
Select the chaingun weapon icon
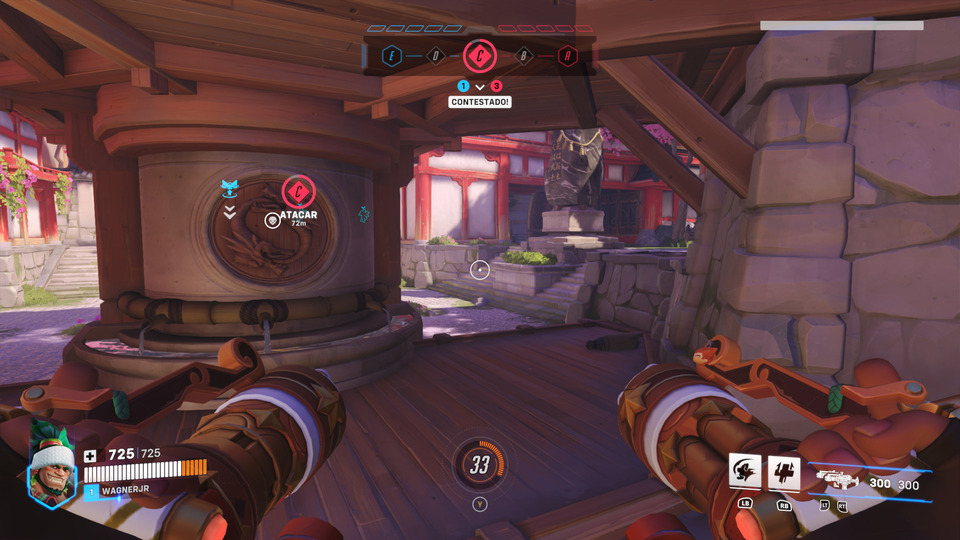(x=838, y=481)
